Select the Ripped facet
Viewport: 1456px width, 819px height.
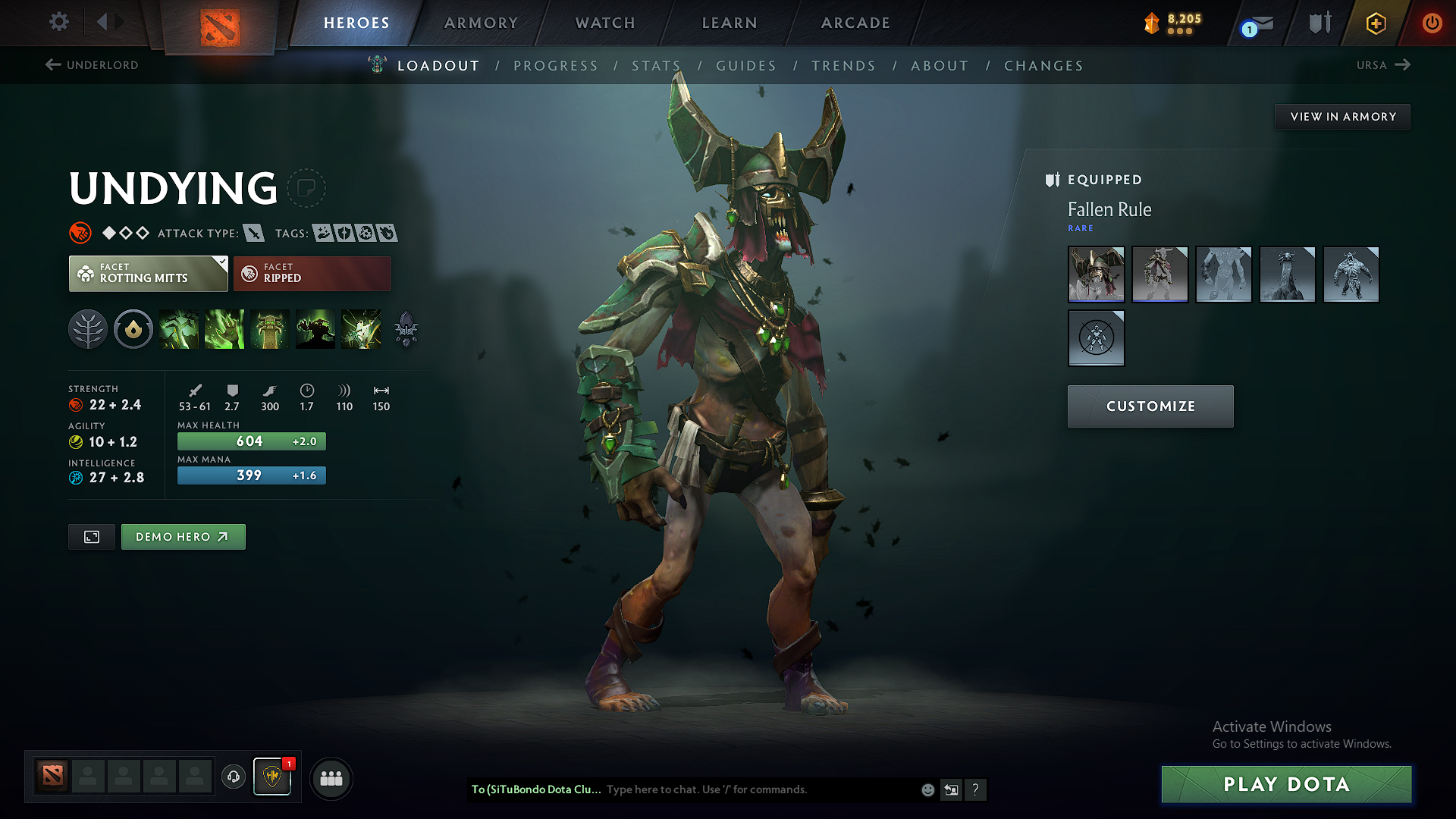point(312,273)
